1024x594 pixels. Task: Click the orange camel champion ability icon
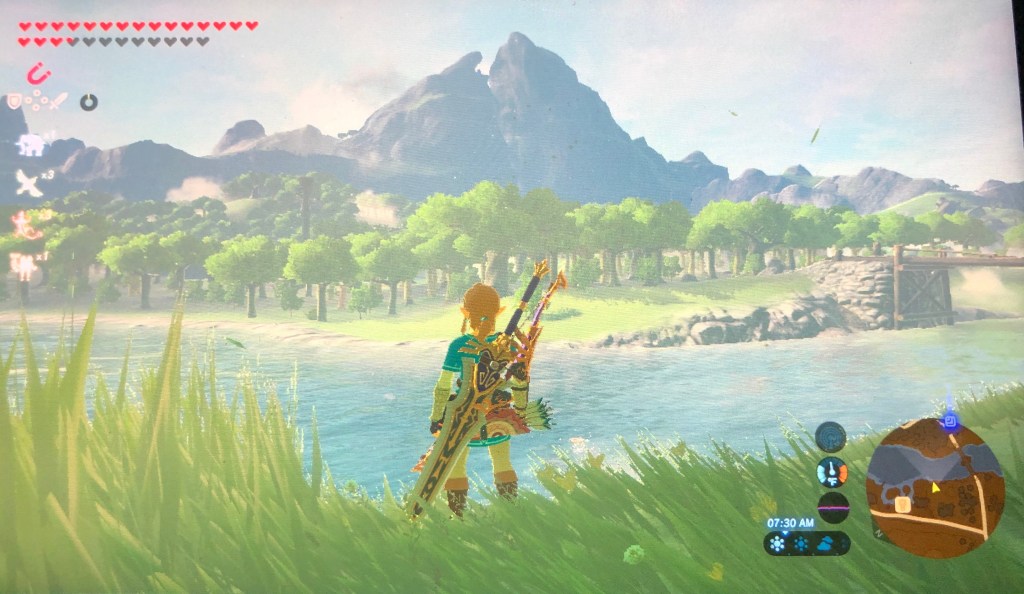coord(22,264)
